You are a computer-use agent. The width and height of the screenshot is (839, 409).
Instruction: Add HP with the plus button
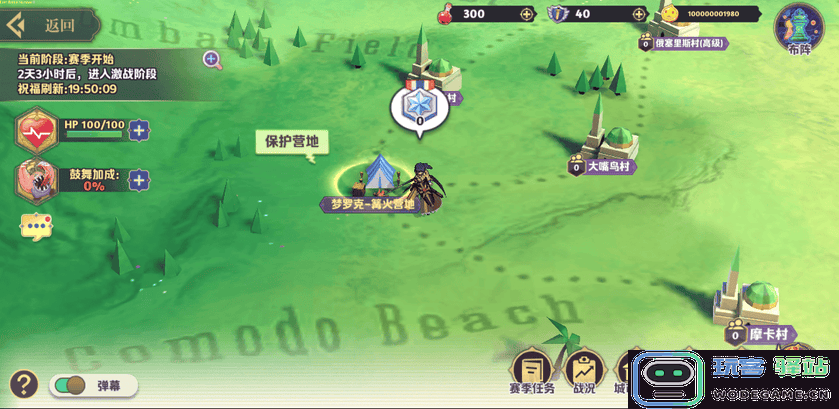139,129
